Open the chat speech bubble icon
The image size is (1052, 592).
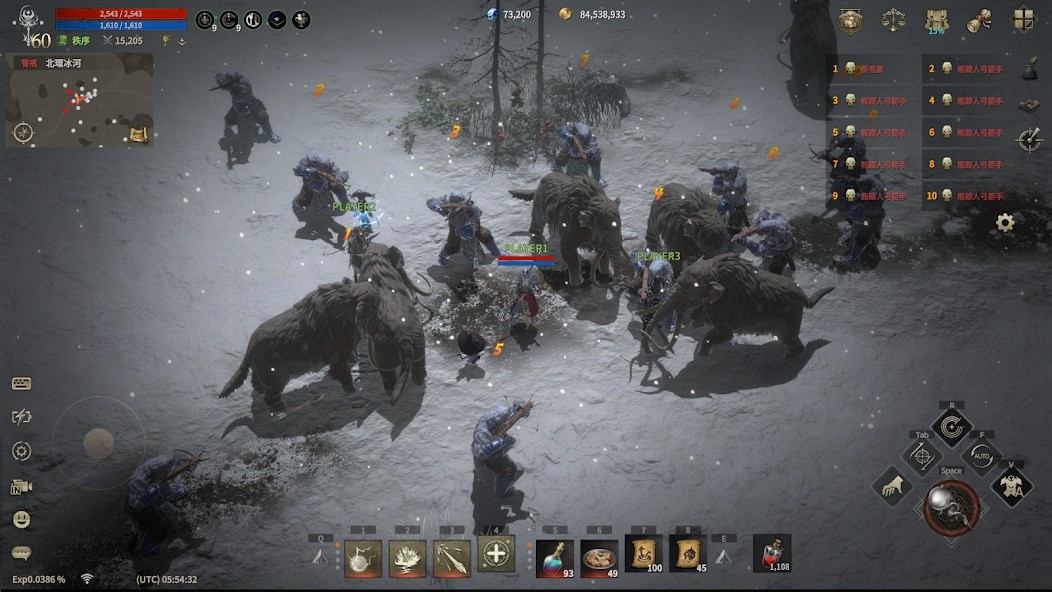point(21,552)
